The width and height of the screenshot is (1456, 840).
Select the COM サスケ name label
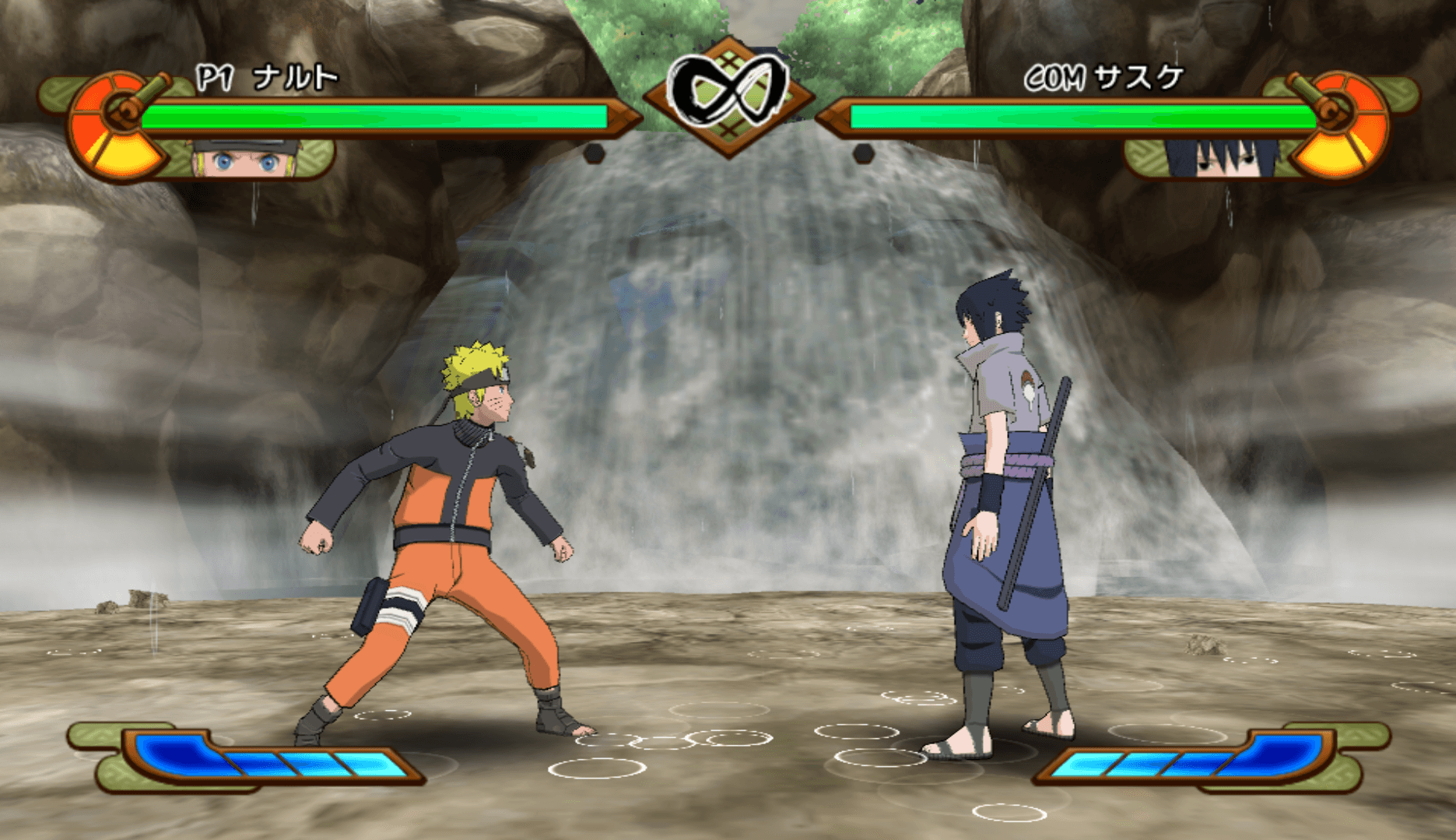(1105, 76)
